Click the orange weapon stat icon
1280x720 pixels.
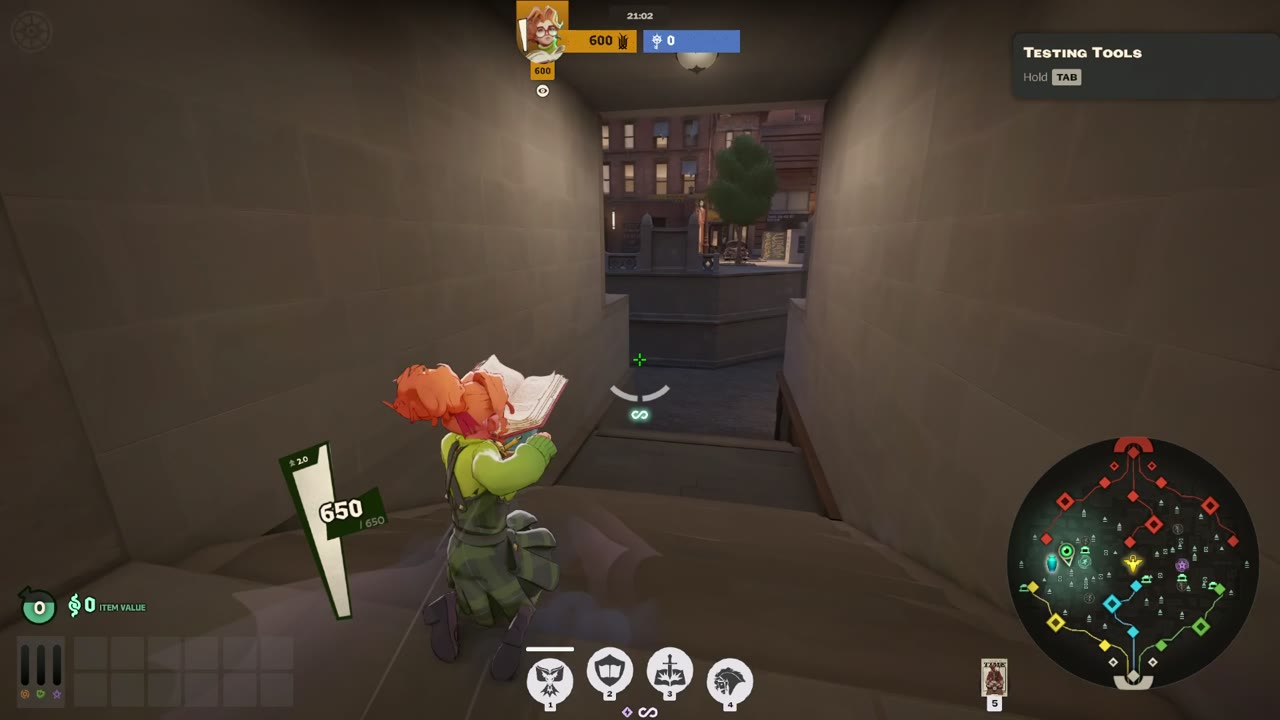(x=25, y=693)
